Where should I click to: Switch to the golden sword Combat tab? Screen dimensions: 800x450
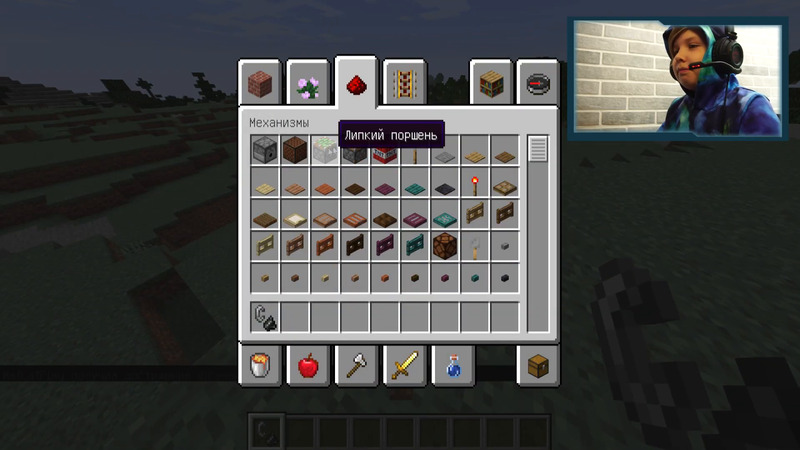pyautogui.click(x=405, y=365)
